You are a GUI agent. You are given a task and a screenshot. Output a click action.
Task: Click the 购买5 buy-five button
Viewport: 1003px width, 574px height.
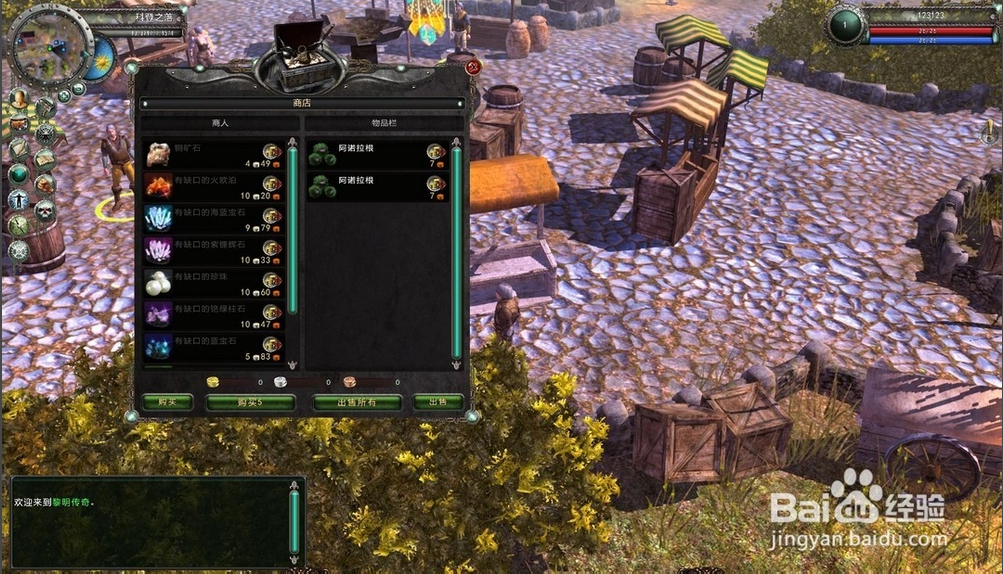(x=250, y=402)
